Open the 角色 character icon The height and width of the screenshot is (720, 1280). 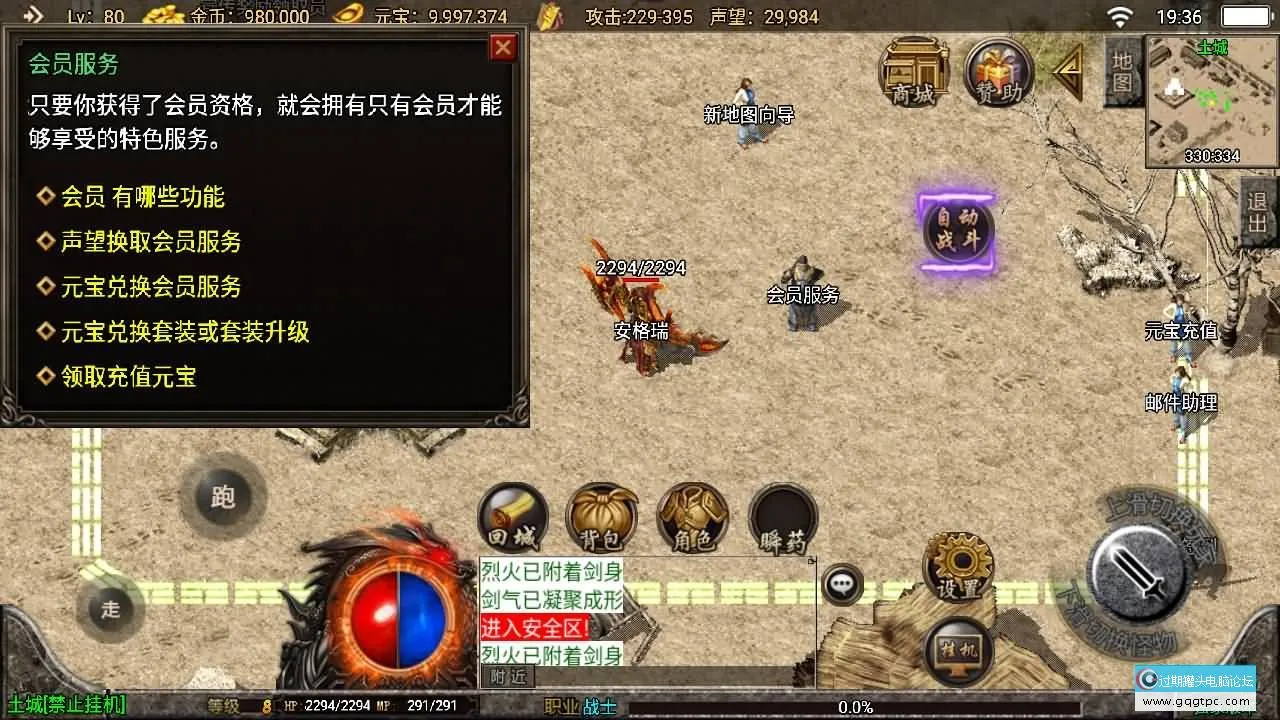pos(692,514)
